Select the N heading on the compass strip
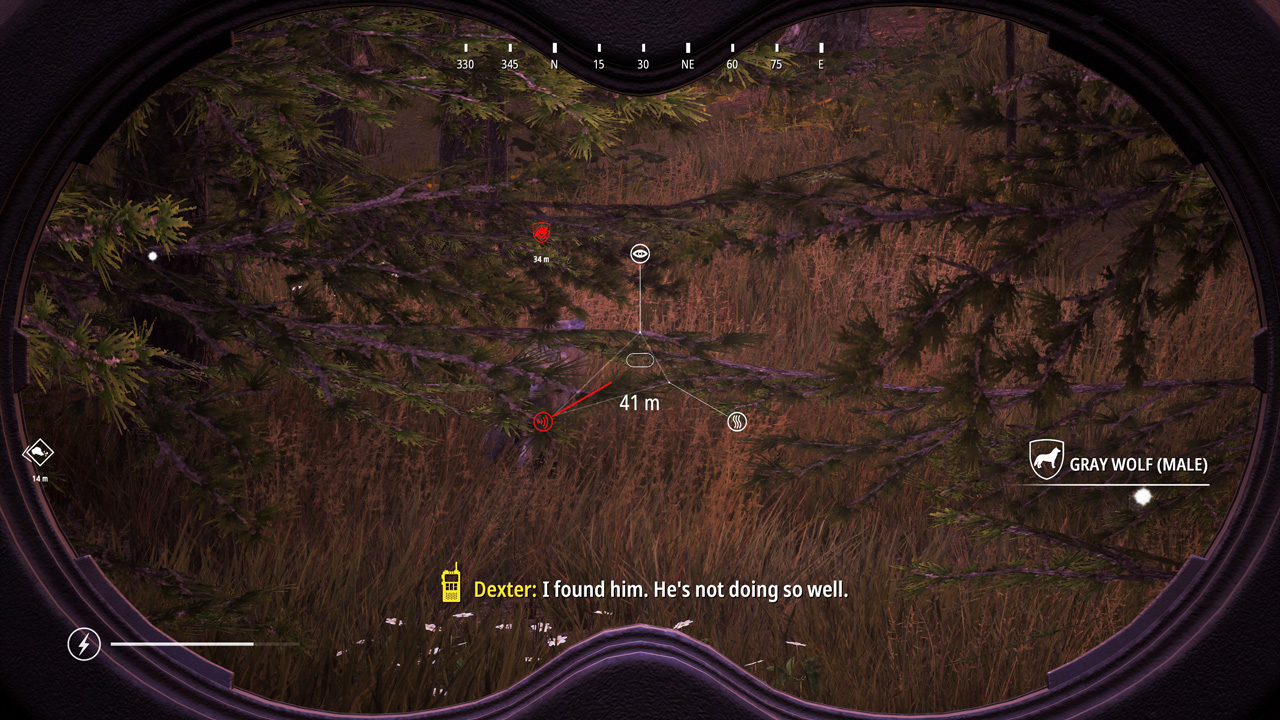The height and width of the screenshot is (720, 1280). pyautogui.click(x=553, y=63)
